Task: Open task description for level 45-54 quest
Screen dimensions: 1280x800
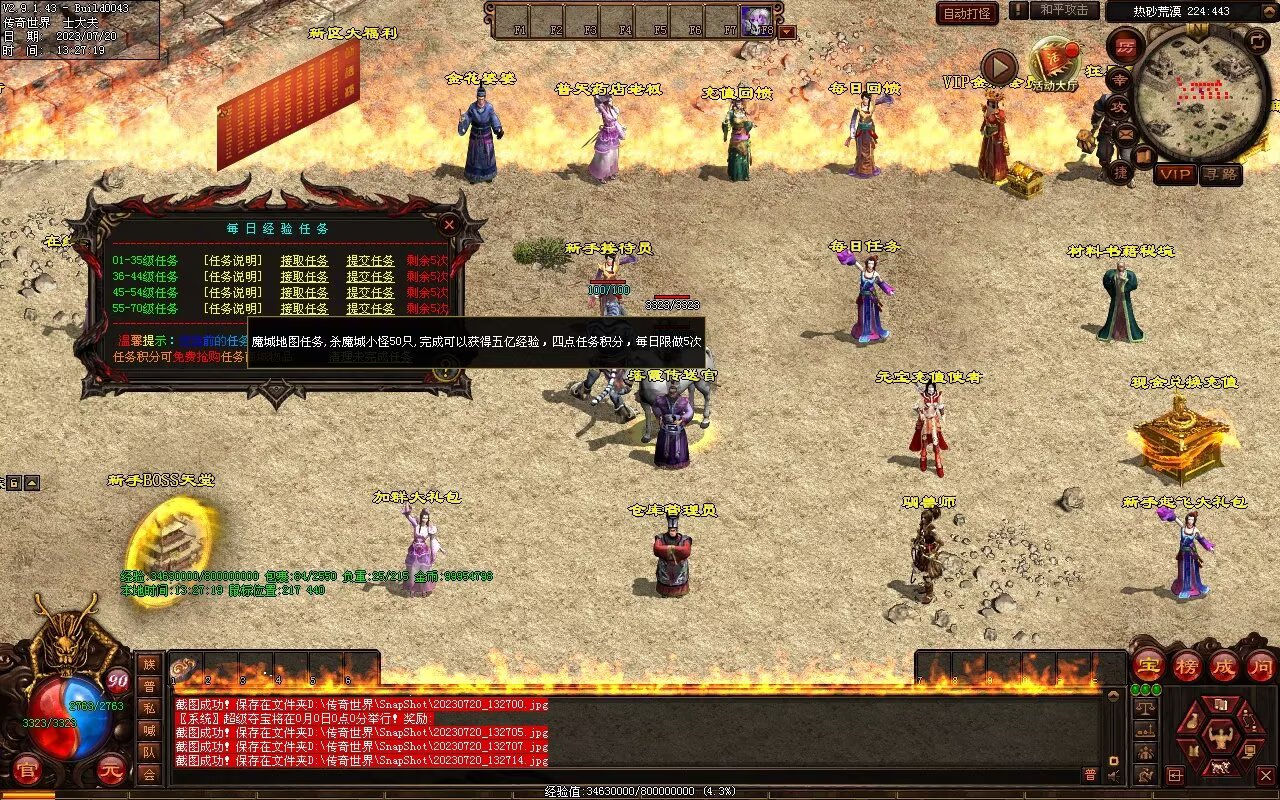Action: click(x=233, y=293)
